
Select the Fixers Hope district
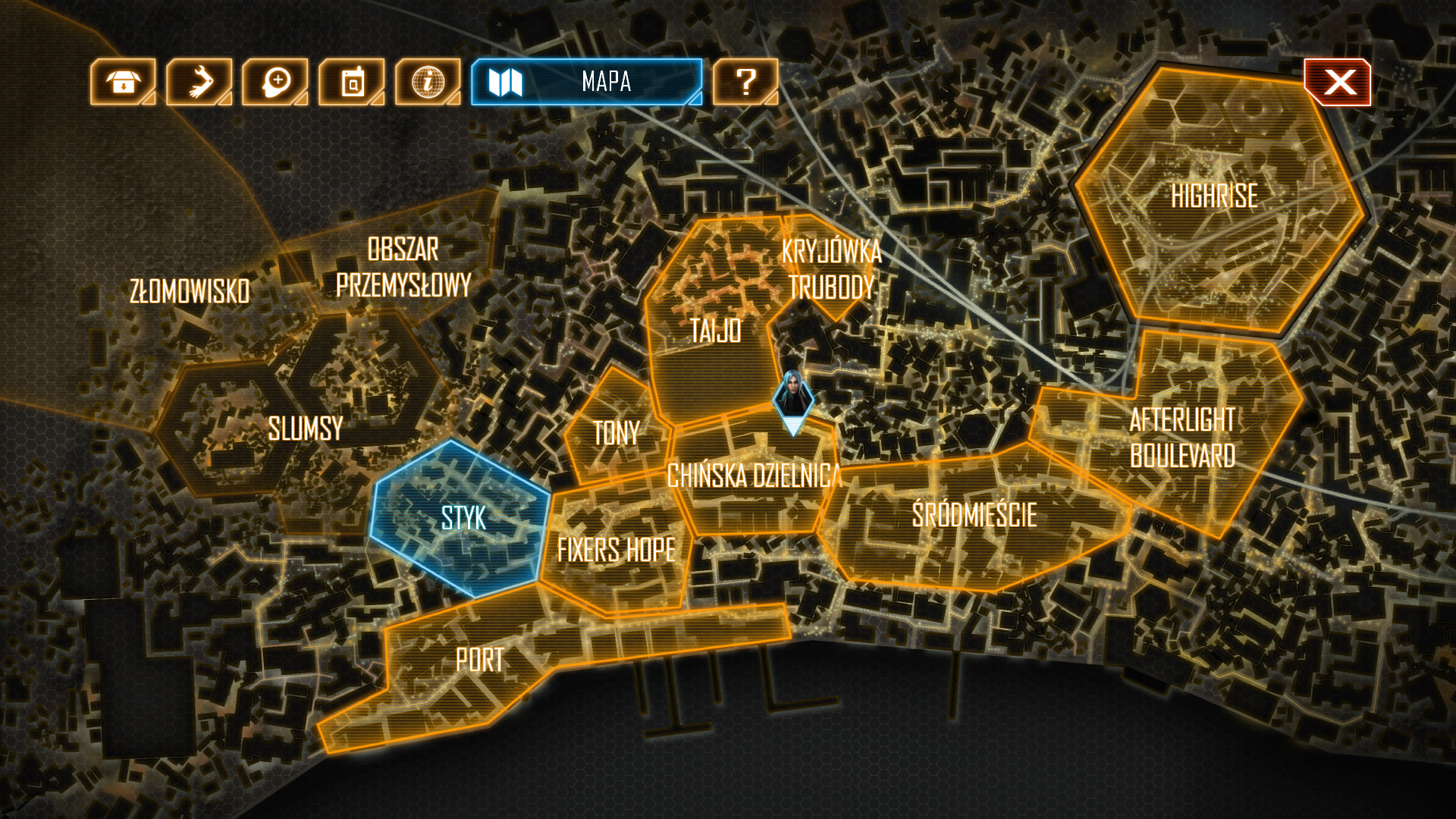616,550
